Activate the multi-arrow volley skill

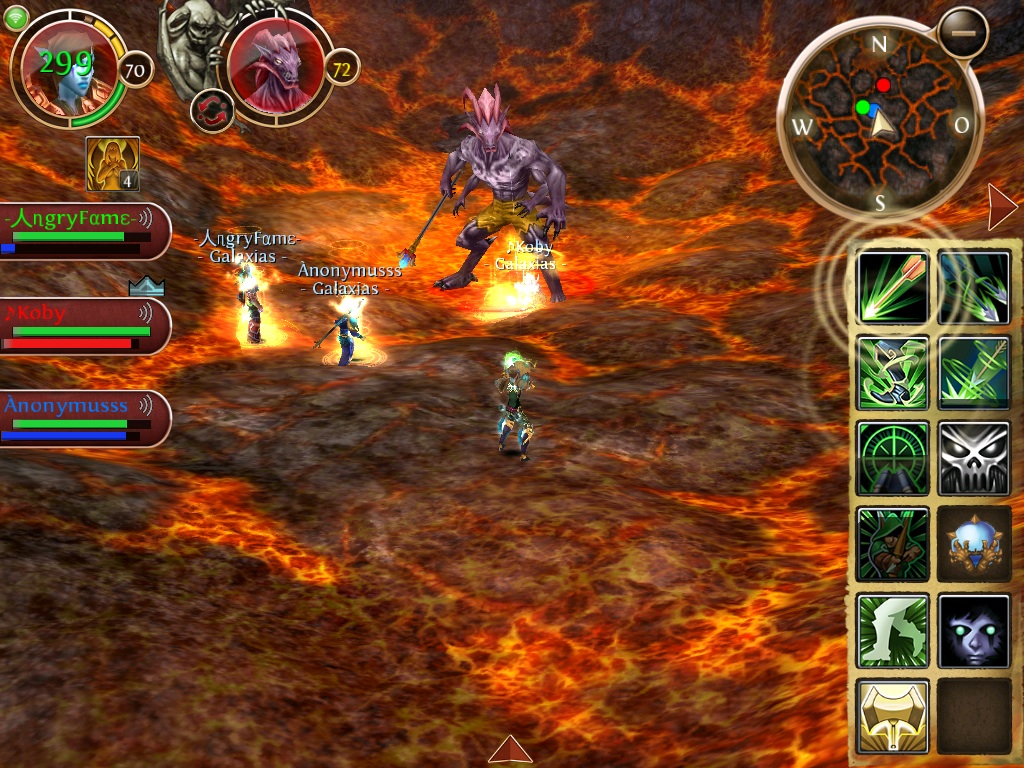coord(974,287)
